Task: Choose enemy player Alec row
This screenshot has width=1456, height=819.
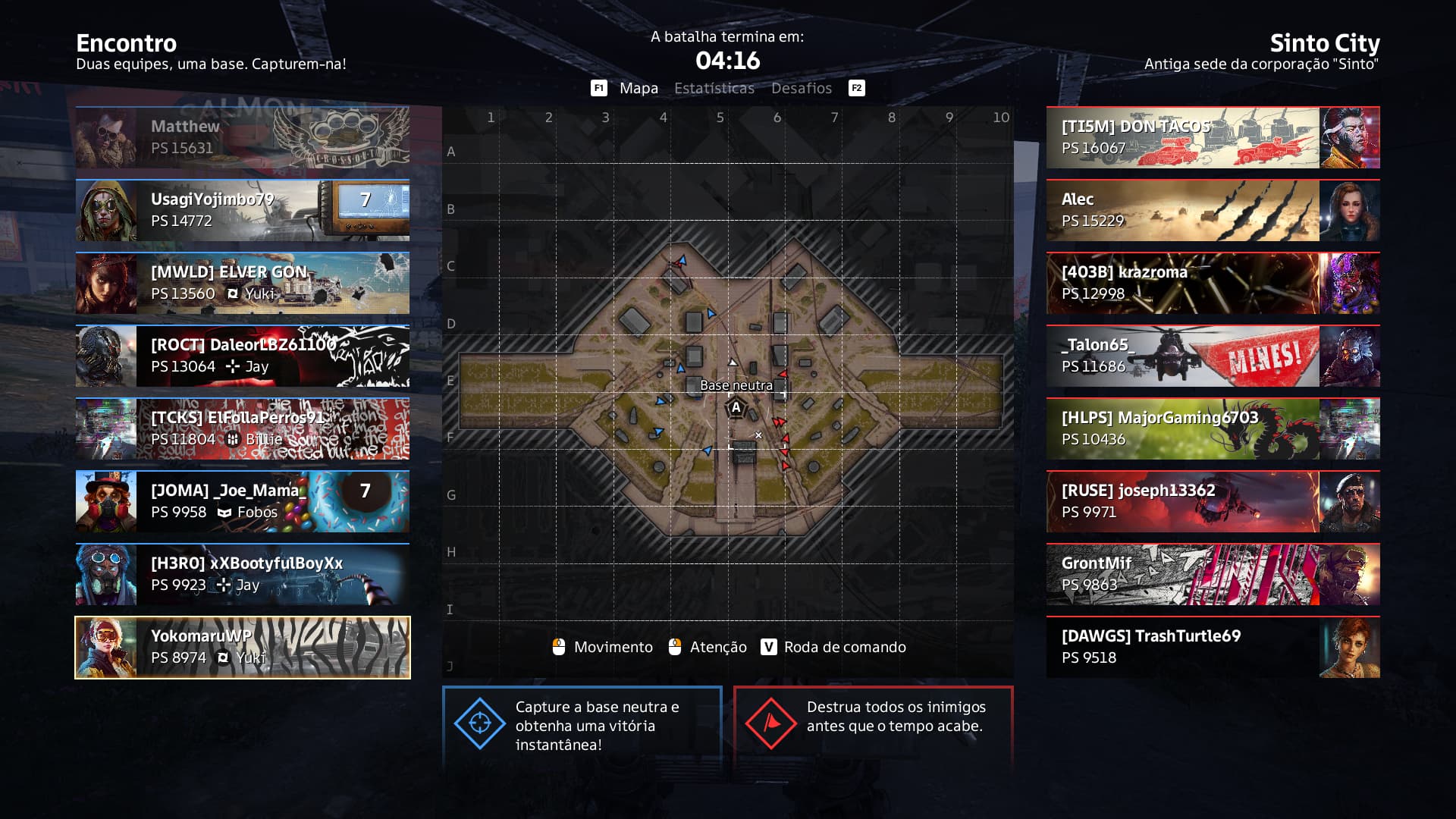Action: (x=1213, y=210)
